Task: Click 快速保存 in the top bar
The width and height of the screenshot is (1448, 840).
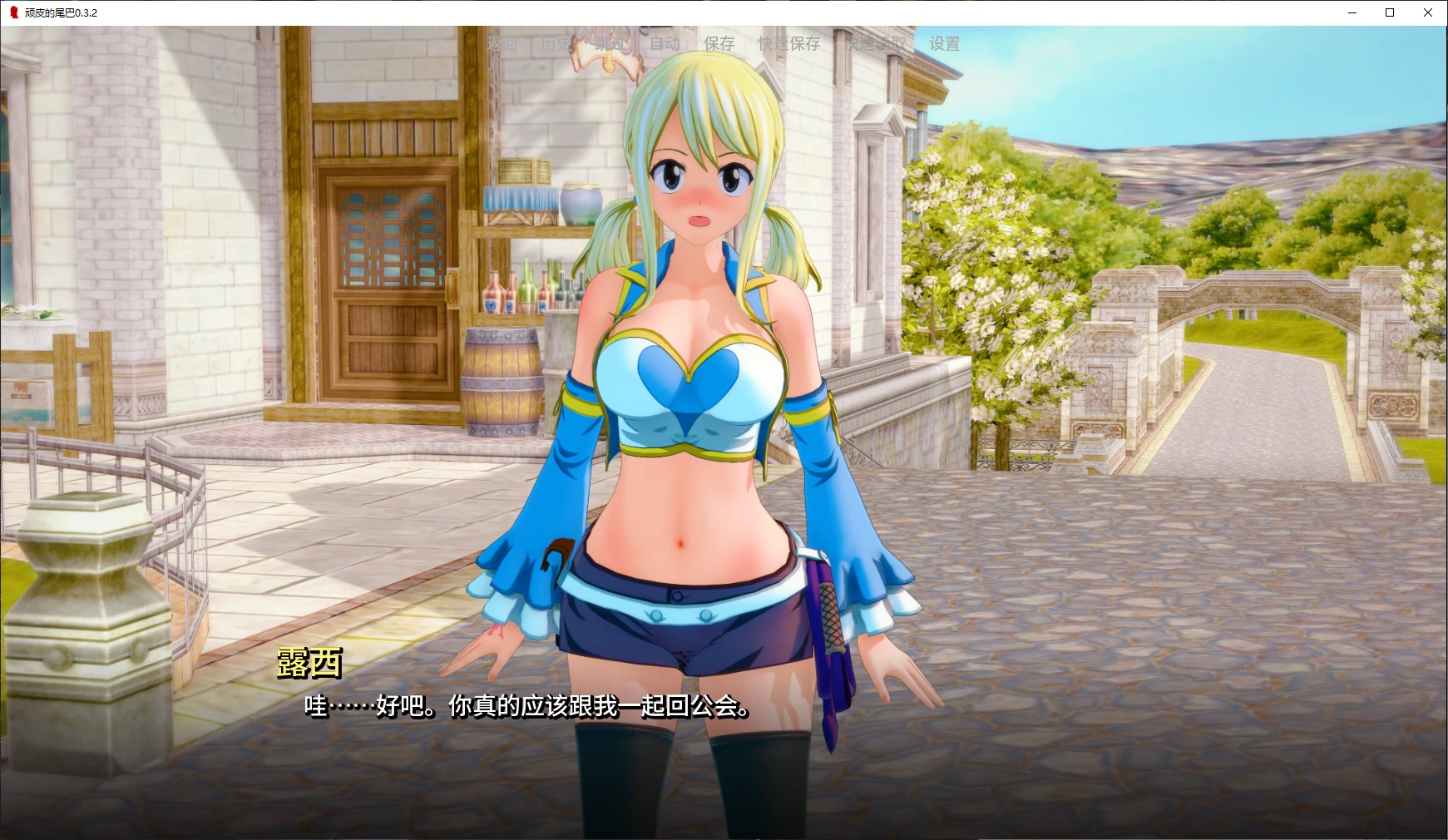Action: (788, 43)
